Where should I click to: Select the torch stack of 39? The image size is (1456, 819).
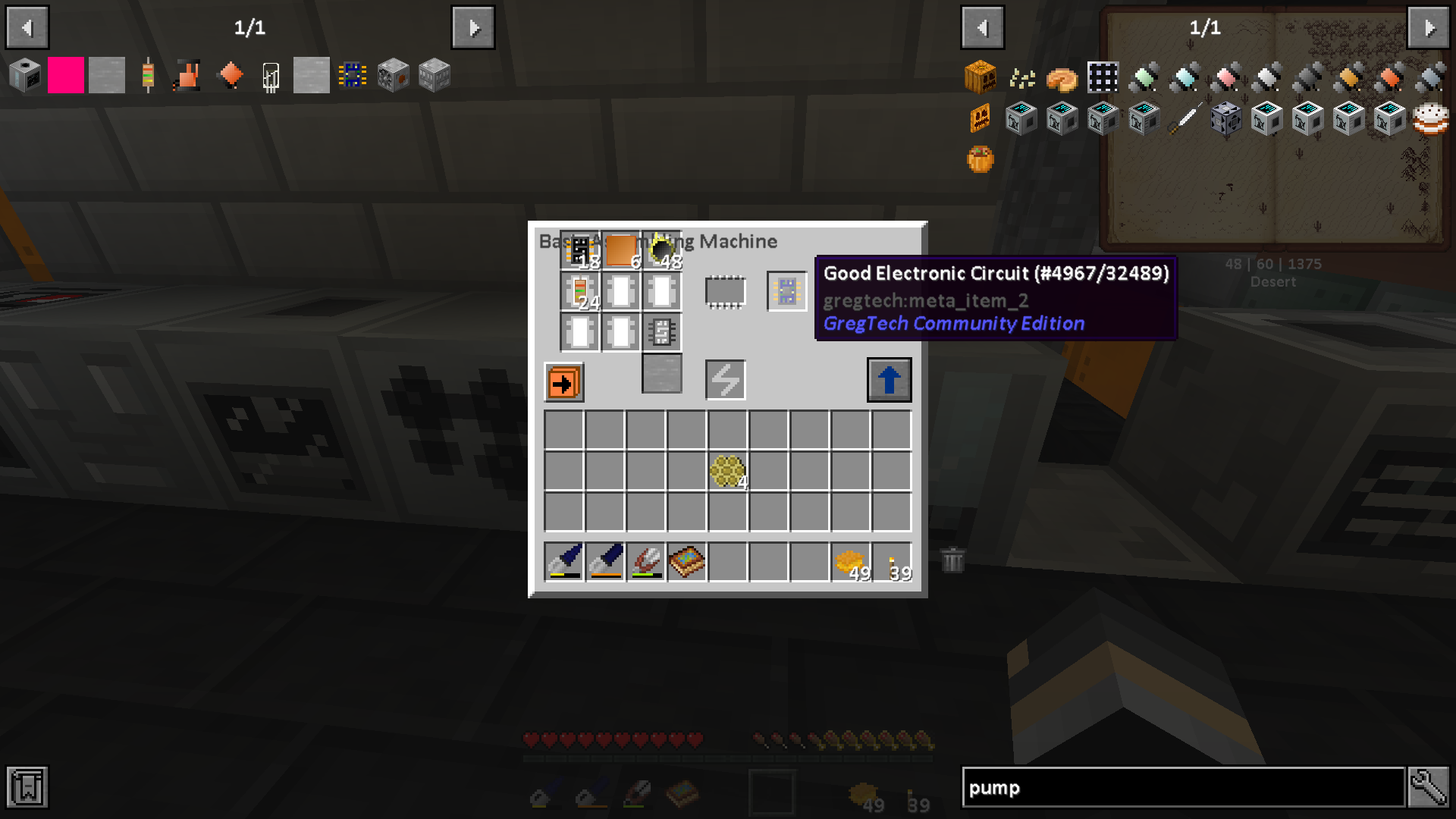(x=892, y=562)
